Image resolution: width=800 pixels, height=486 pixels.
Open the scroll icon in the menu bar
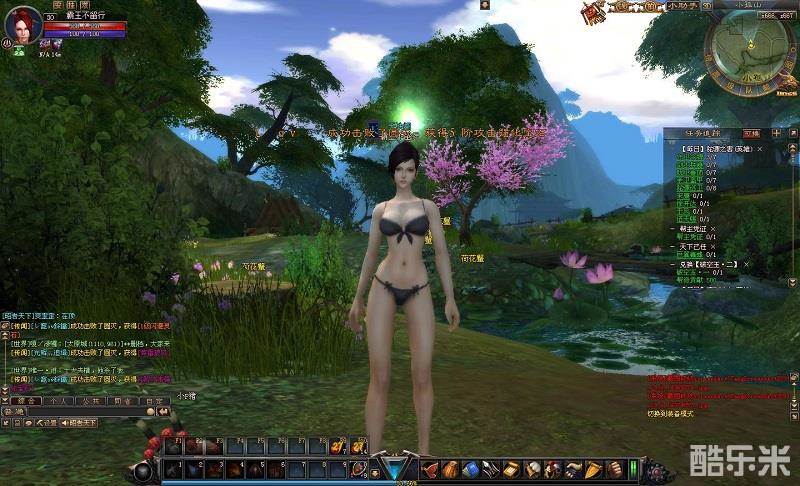(510, 468)
